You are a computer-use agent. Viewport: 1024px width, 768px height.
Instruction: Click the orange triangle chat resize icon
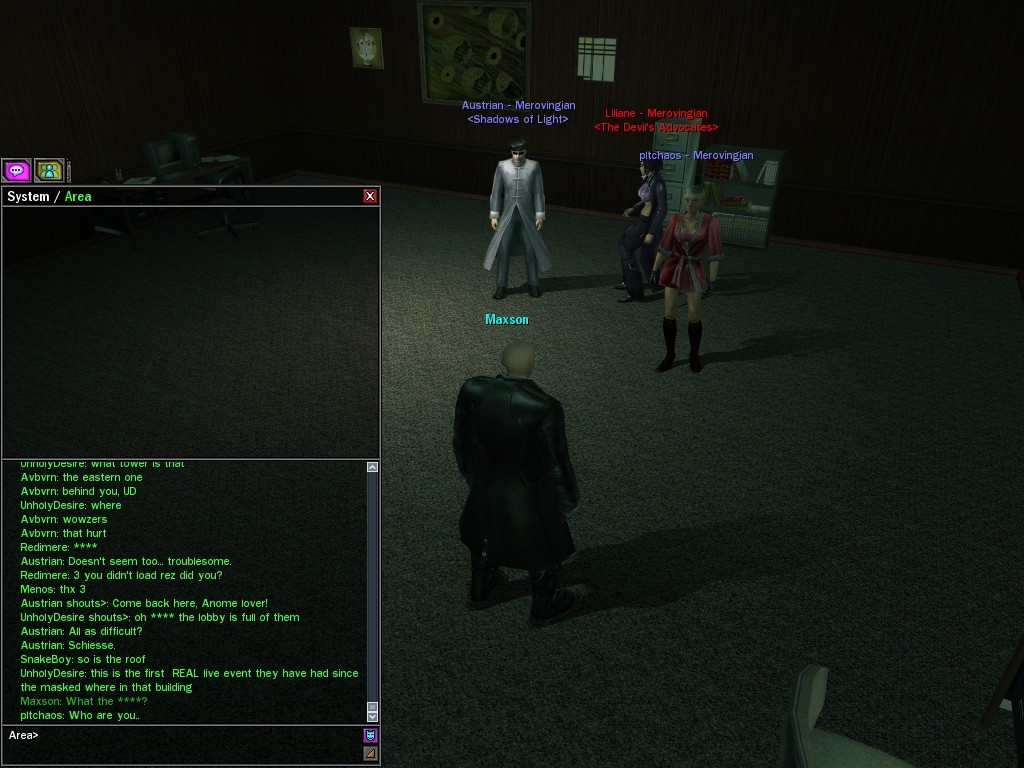coord(370,753)
